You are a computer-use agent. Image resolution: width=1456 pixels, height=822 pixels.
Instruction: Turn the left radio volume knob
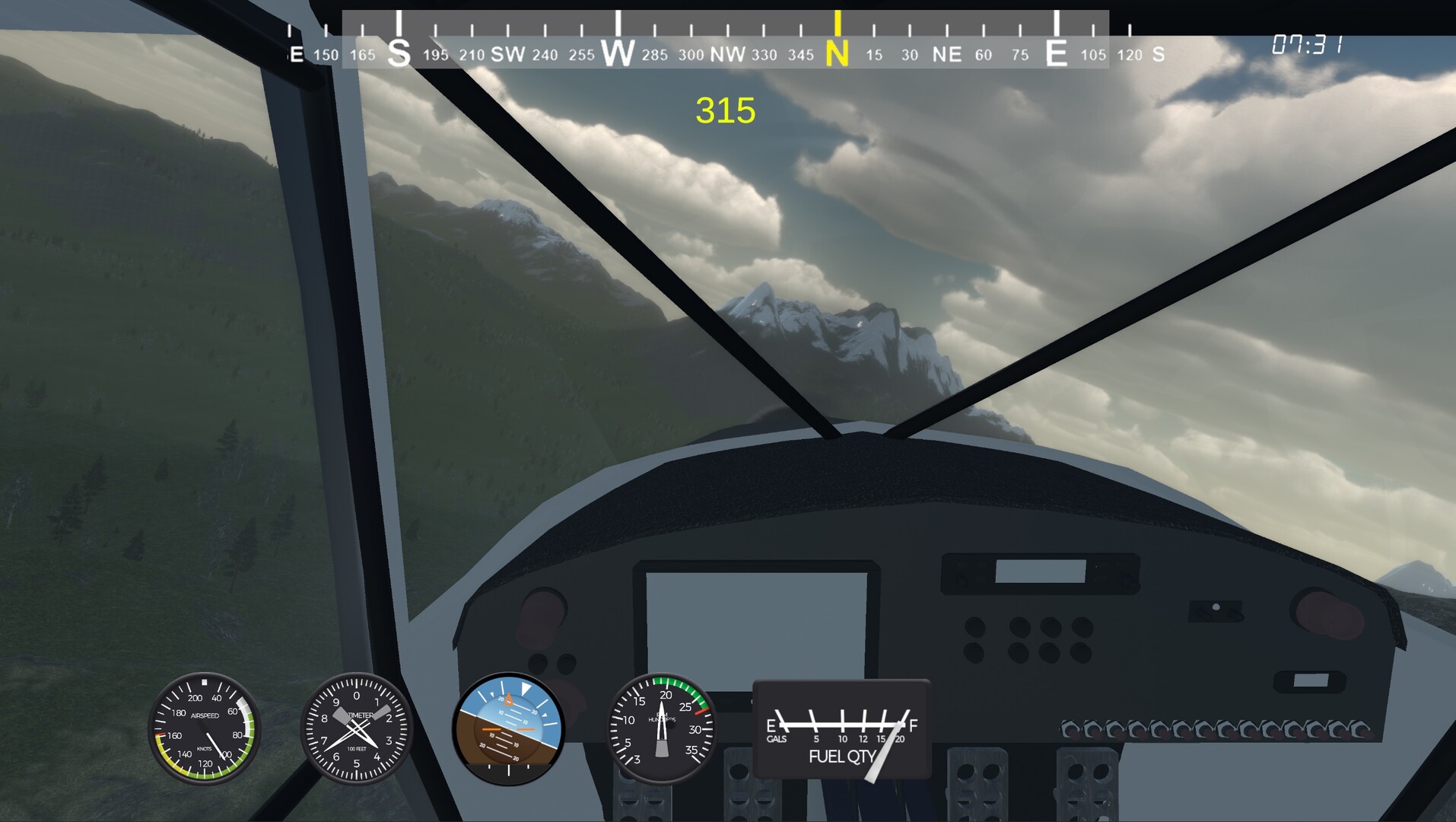(961, 580)
